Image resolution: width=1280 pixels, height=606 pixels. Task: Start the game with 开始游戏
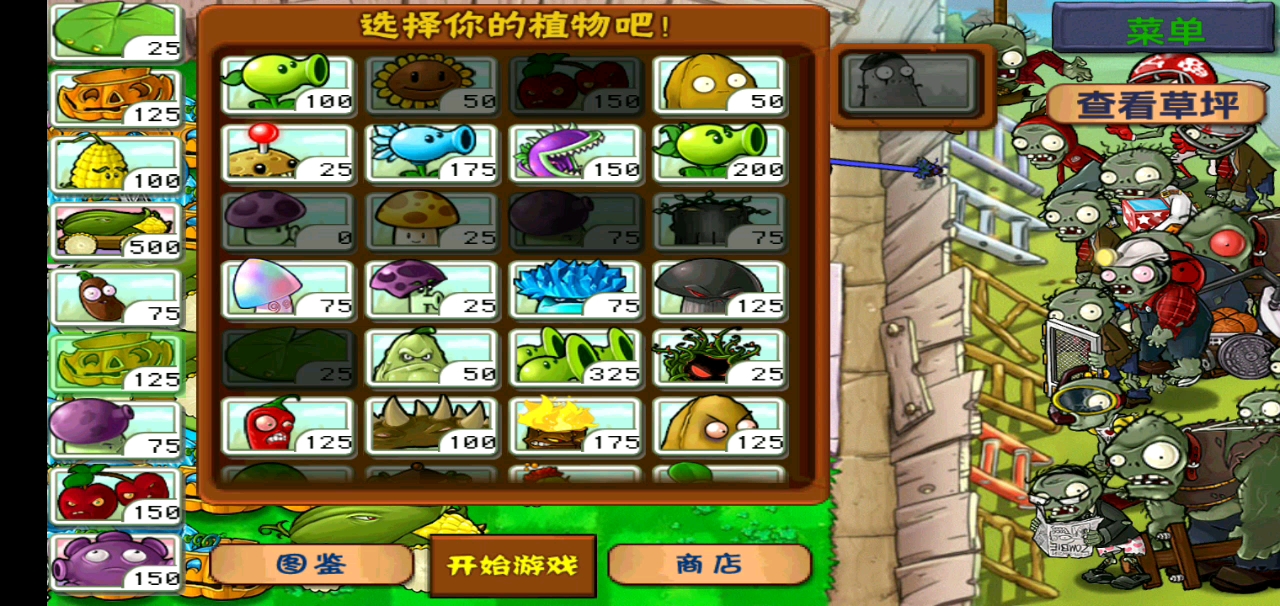point(512,565)
